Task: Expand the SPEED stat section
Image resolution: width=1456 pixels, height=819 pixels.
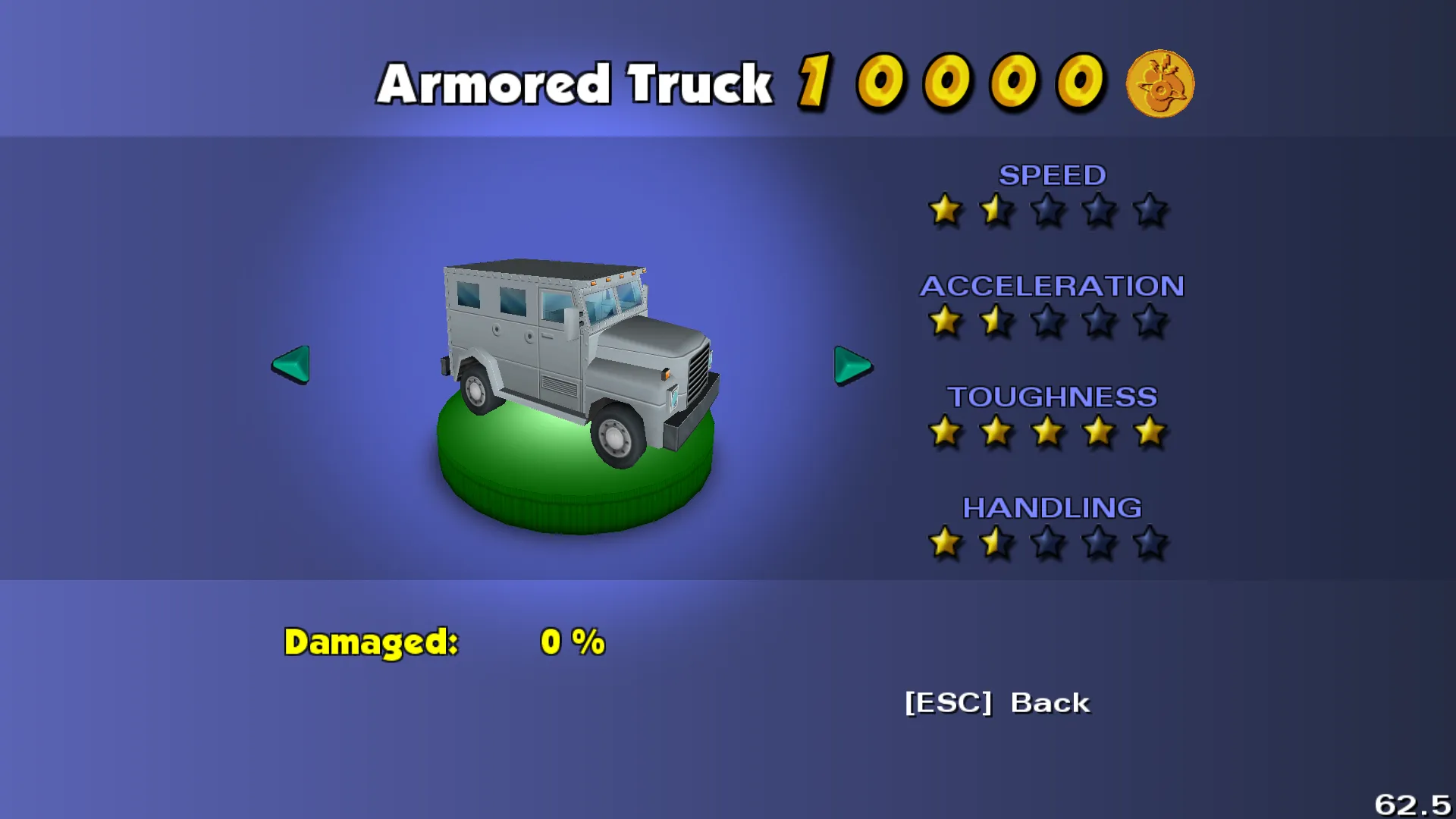Action: 1053,175
